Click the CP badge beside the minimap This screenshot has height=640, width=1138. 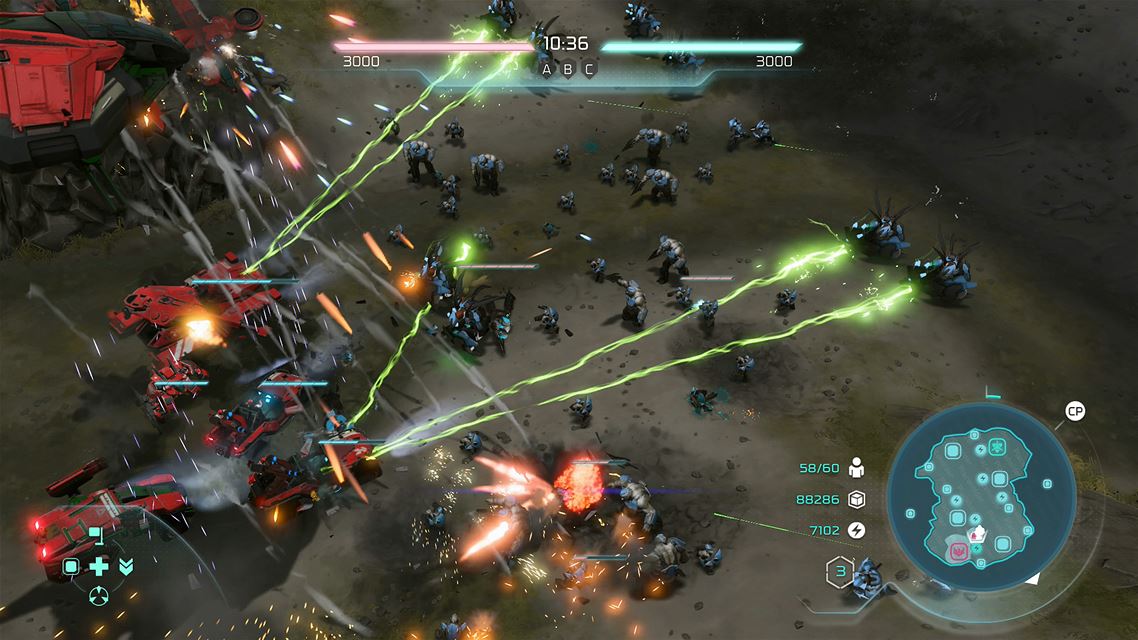tap(1075, 411)
